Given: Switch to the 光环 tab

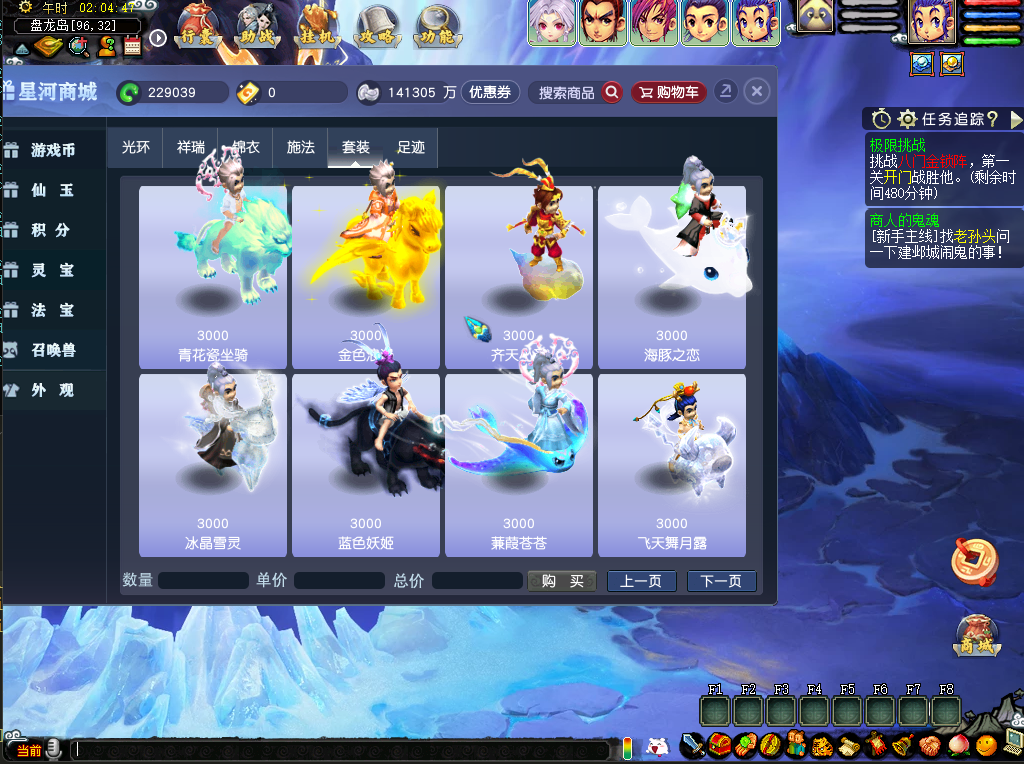Looking at the screenshot, I should click(x=136, y=147).
